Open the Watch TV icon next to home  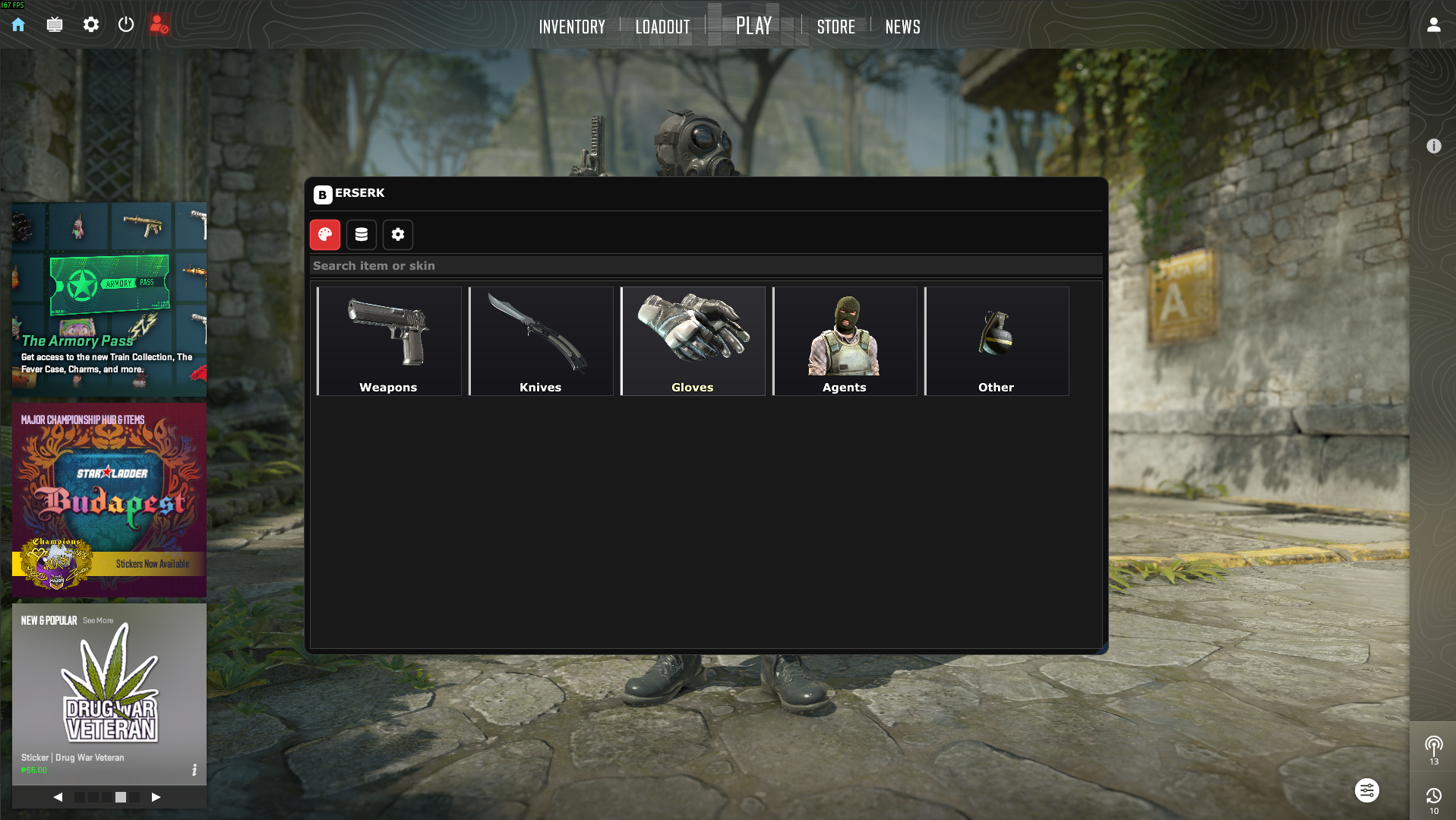click(54, 24)
